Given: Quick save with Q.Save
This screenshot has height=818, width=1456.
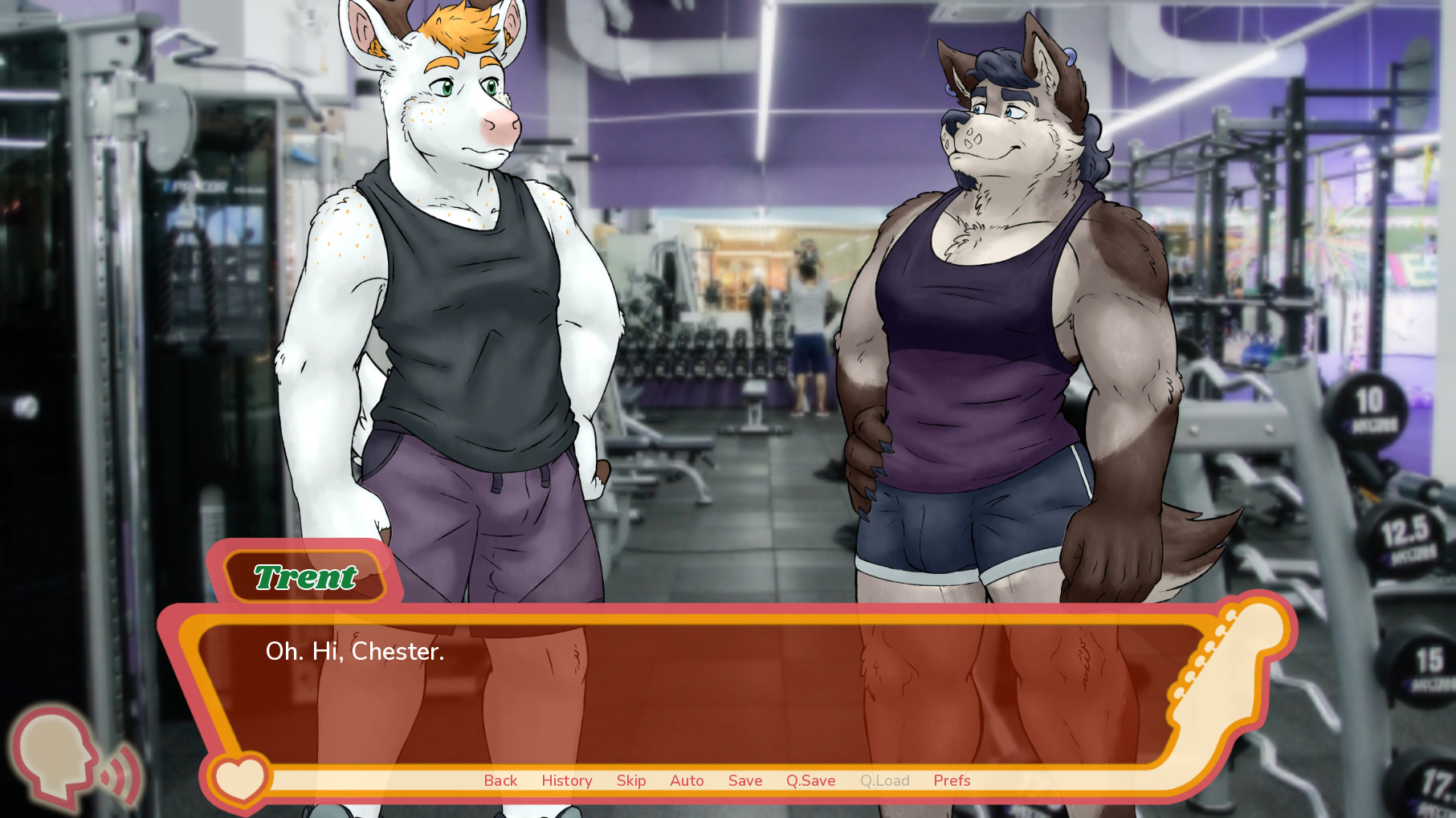Looking at the screenshot, I should pyautogui.click(x=810, y=780).
